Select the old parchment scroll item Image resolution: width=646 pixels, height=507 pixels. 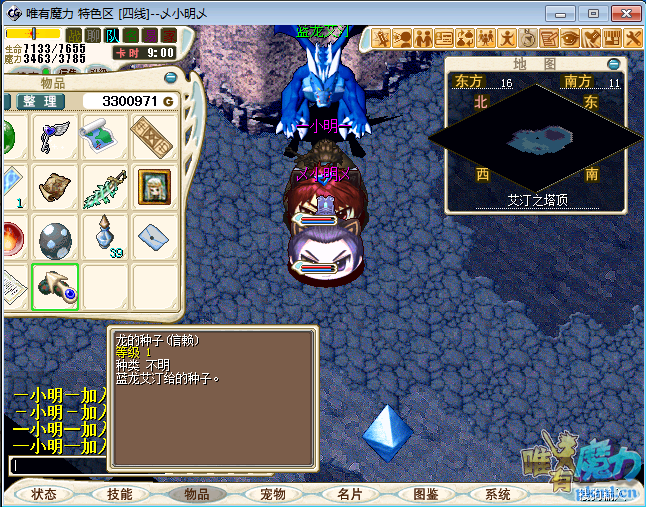55,187
